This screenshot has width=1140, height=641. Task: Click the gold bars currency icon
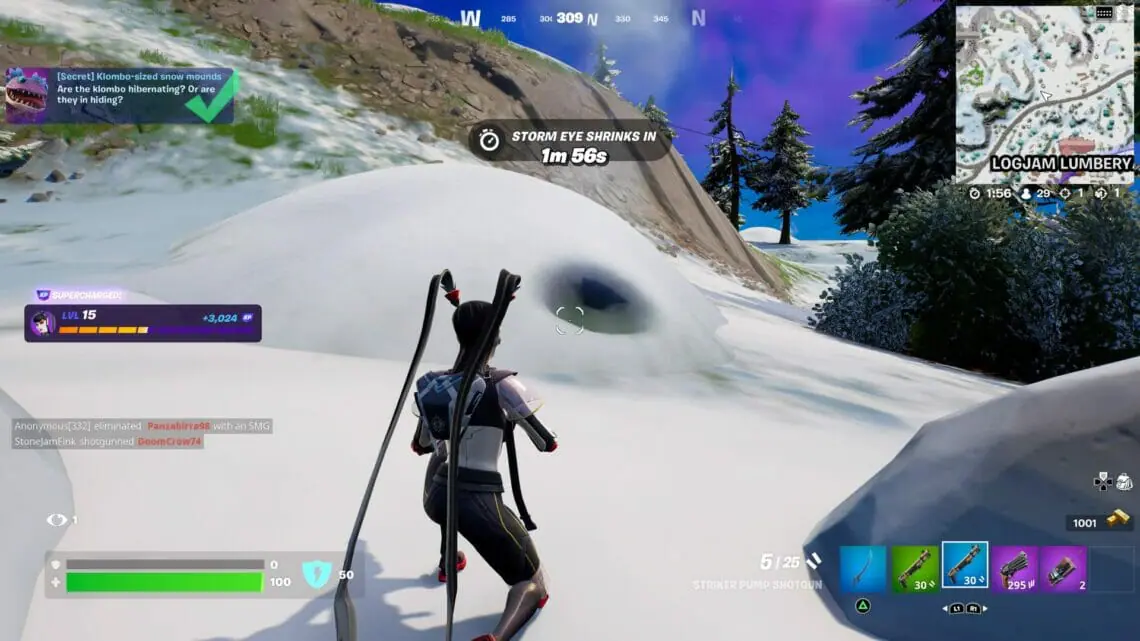[1118, 519]
